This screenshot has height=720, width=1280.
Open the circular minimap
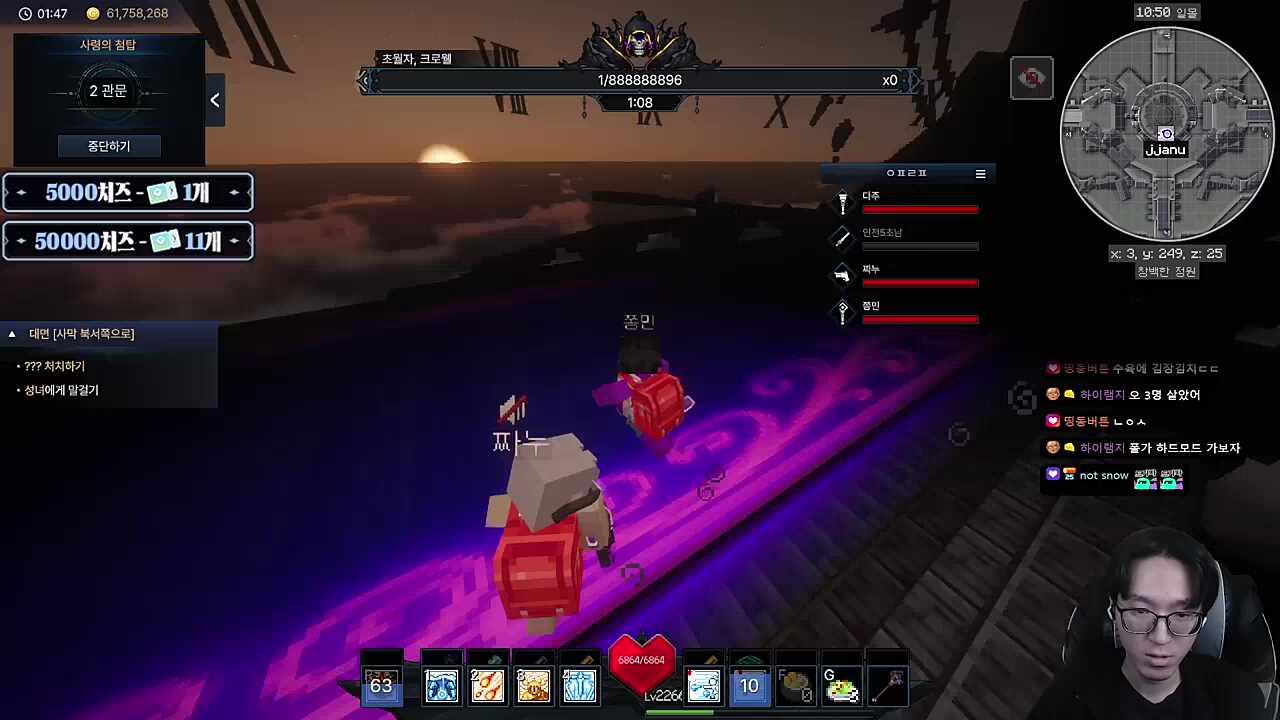[x=1165, y=133]
